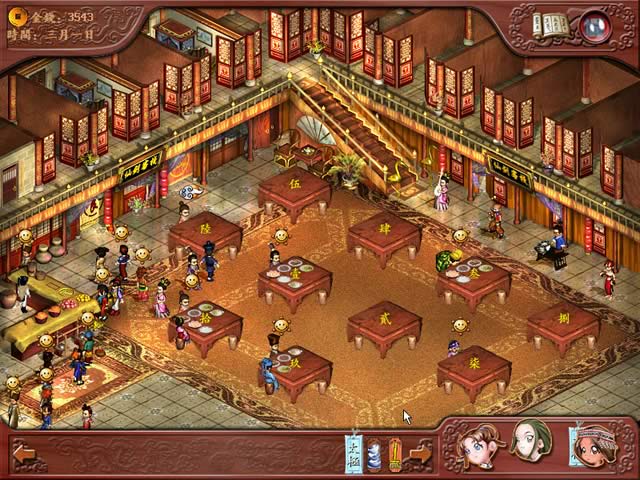Open the scroll book menu icon
The height and width of the screenshot is (480, 640).
(551, 25)
